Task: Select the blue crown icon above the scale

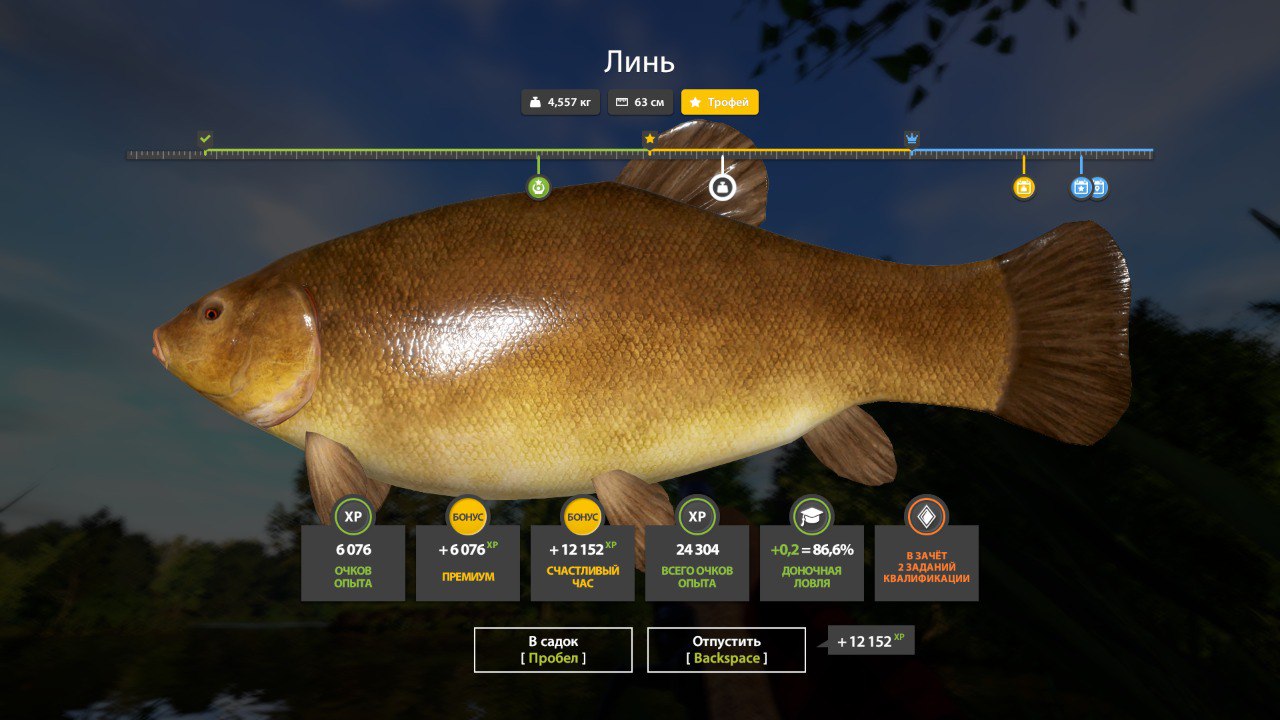Action: tap(912, 138)
